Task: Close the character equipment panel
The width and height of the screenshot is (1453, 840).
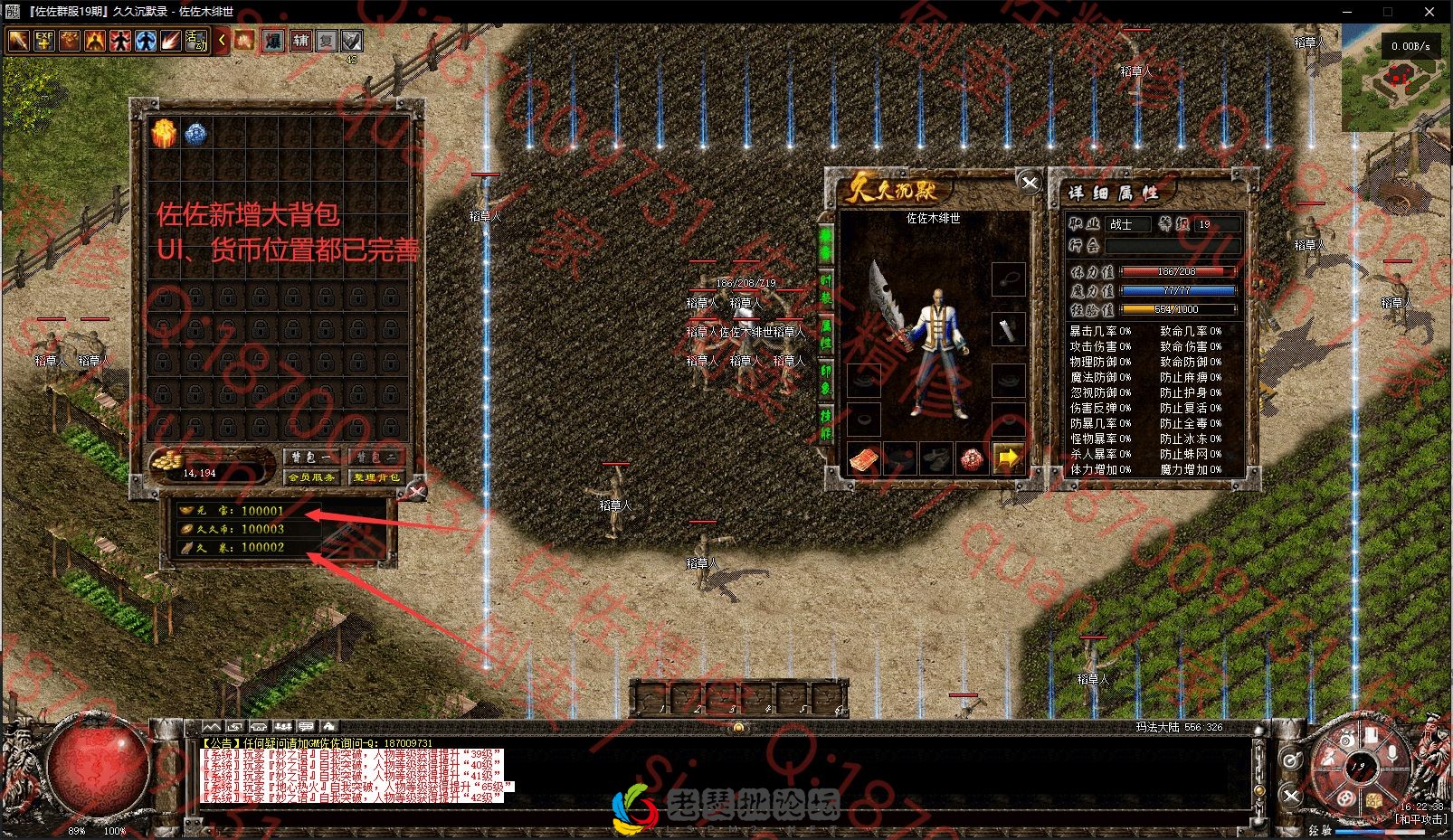Action: pyautogui.click(x=1030, y=183)
